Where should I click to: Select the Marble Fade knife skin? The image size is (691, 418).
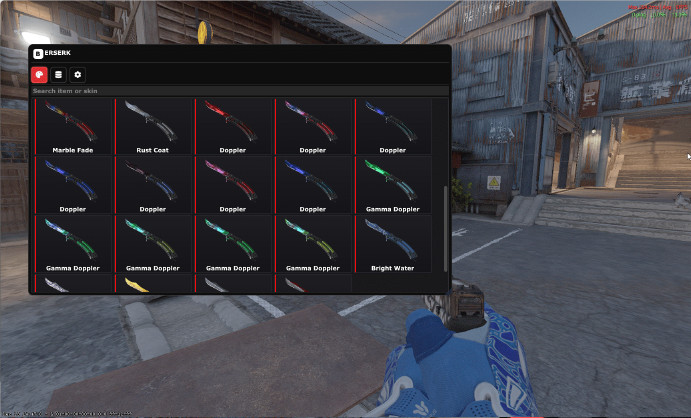coord(72,126)
